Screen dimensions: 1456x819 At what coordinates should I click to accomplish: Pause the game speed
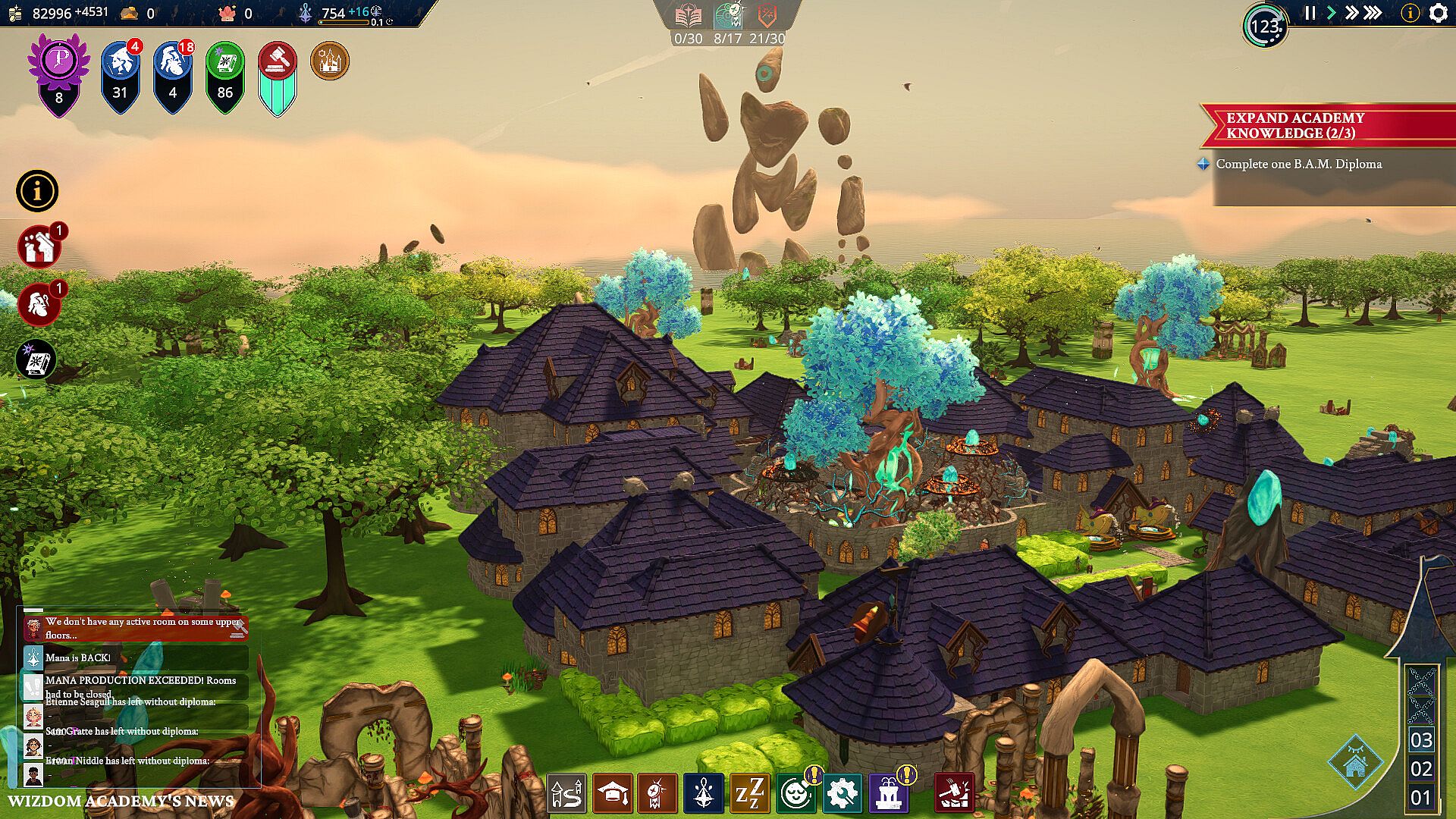[x=1310, y=13]
